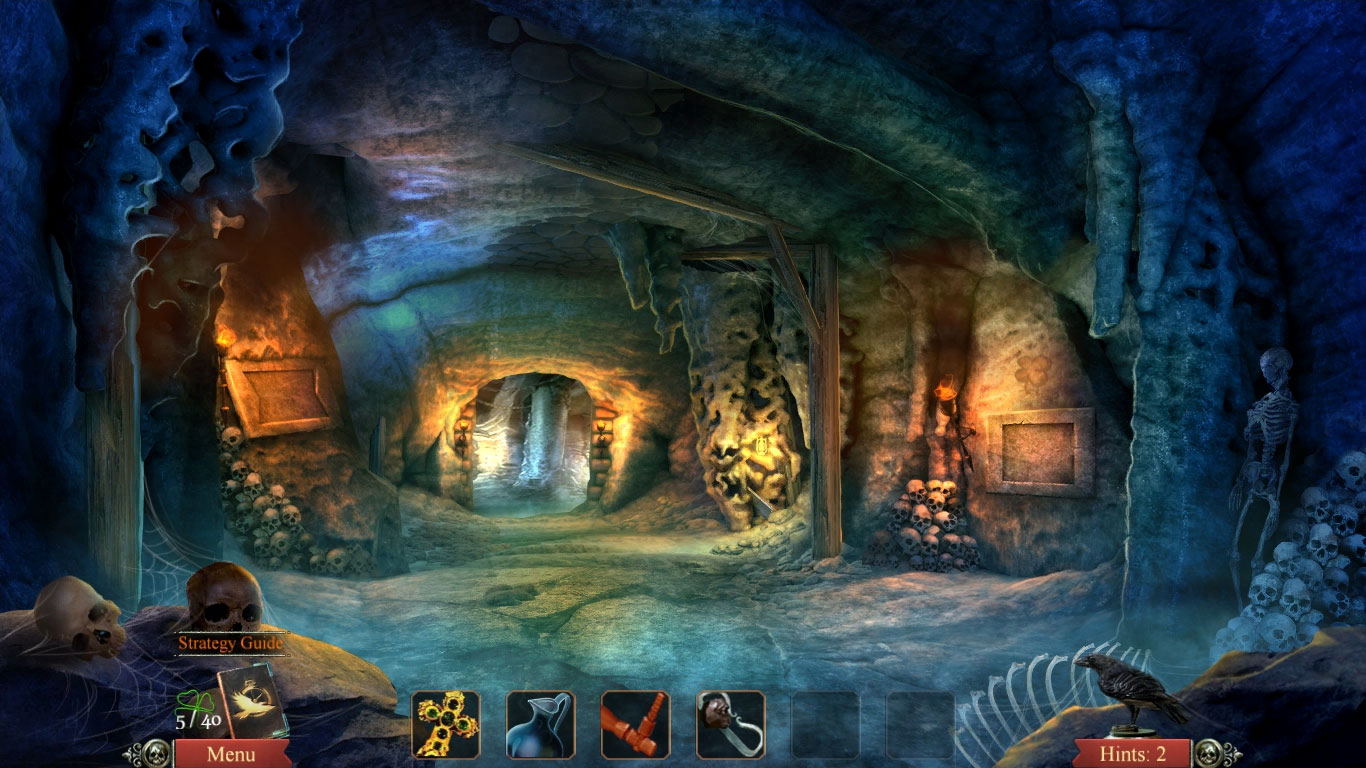The height and width of the screenshot is (768, 1366).
Task: Open the Strategy Guide
Action: 230,643
